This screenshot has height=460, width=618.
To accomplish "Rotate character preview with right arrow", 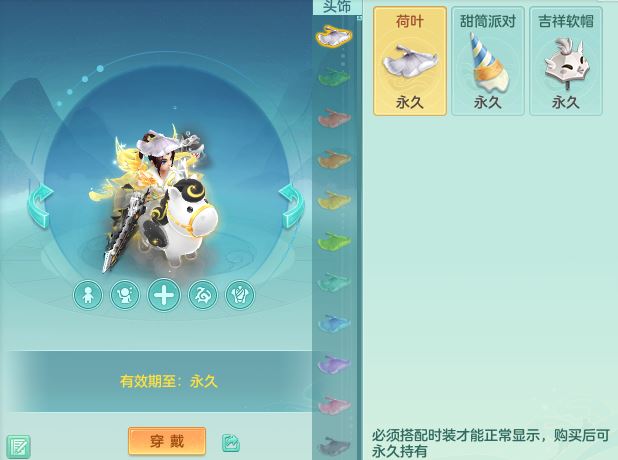I will click(x=290, y=205).
